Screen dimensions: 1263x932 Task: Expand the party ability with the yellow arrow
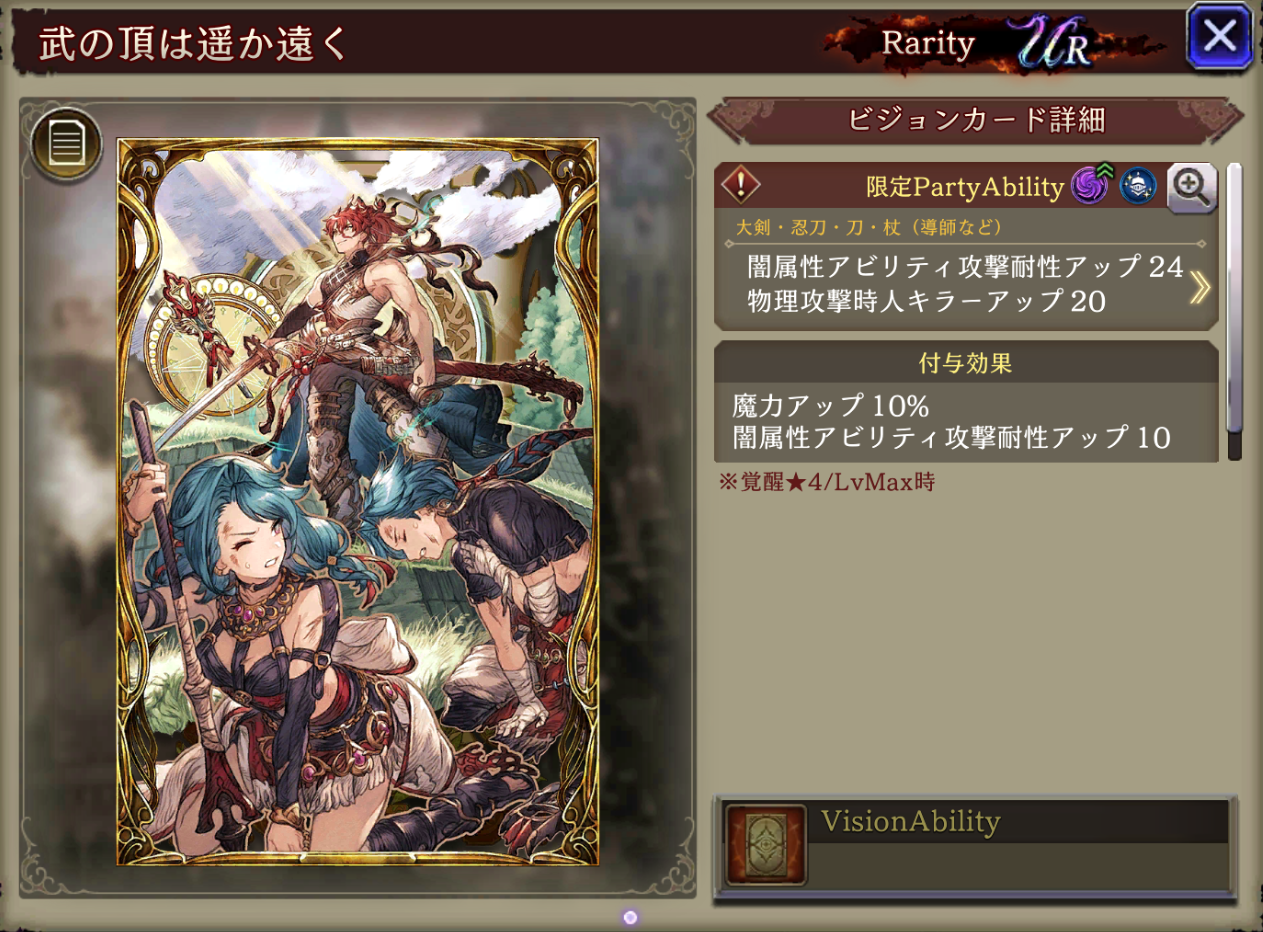coord(1198,288)
